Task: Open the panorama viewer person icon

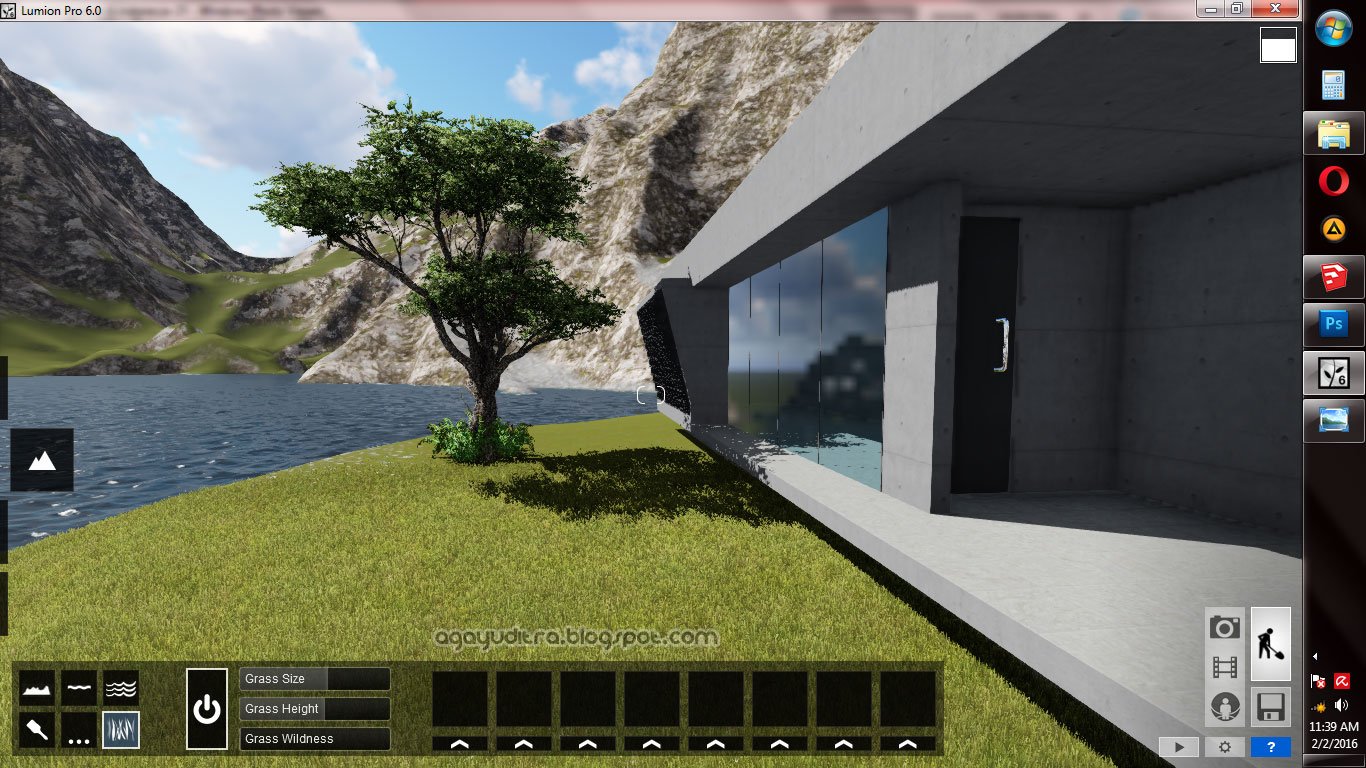Action: point(1225,706)
